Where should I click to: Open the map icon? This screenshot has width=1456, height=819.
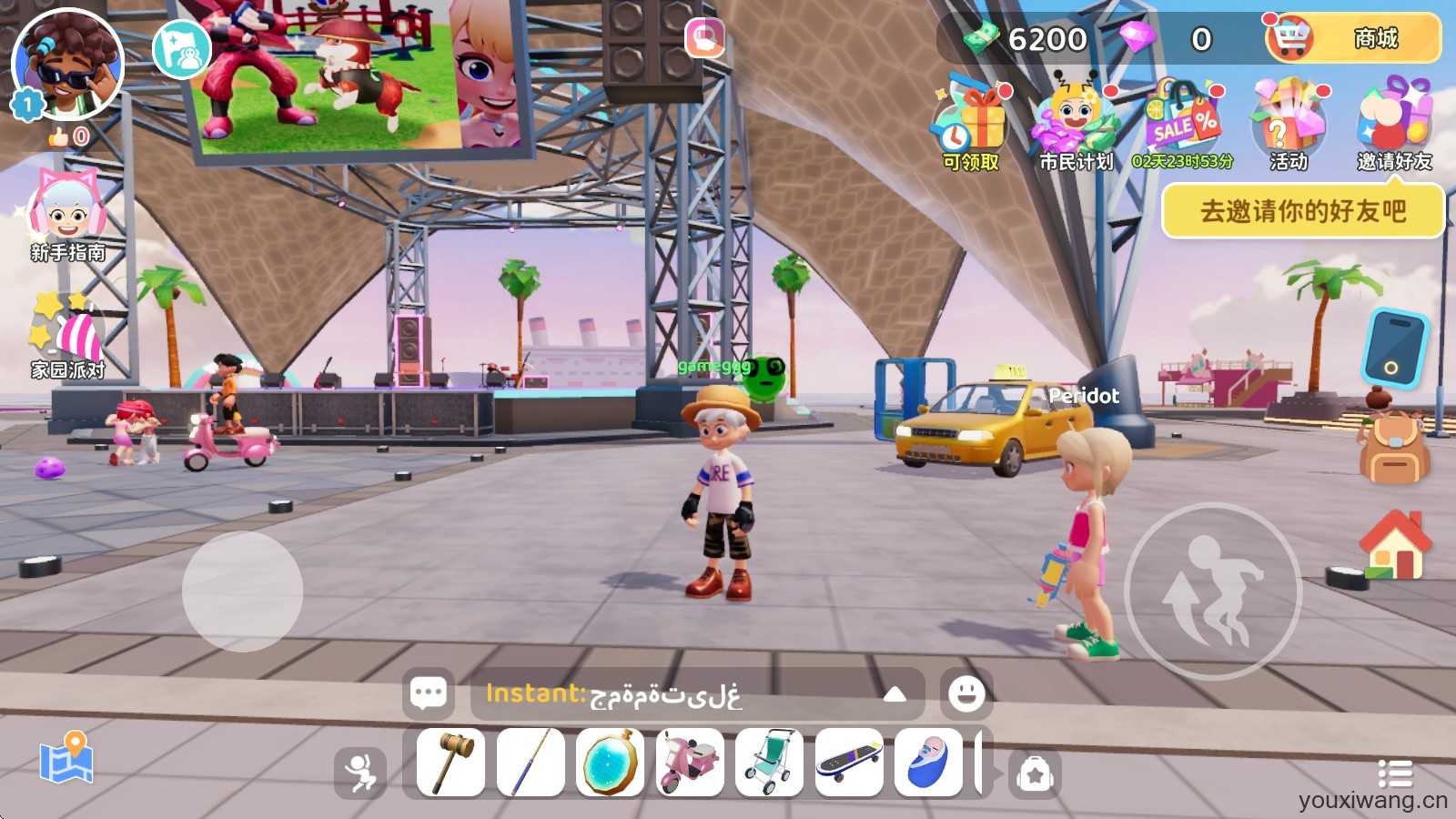coord(66,758)
